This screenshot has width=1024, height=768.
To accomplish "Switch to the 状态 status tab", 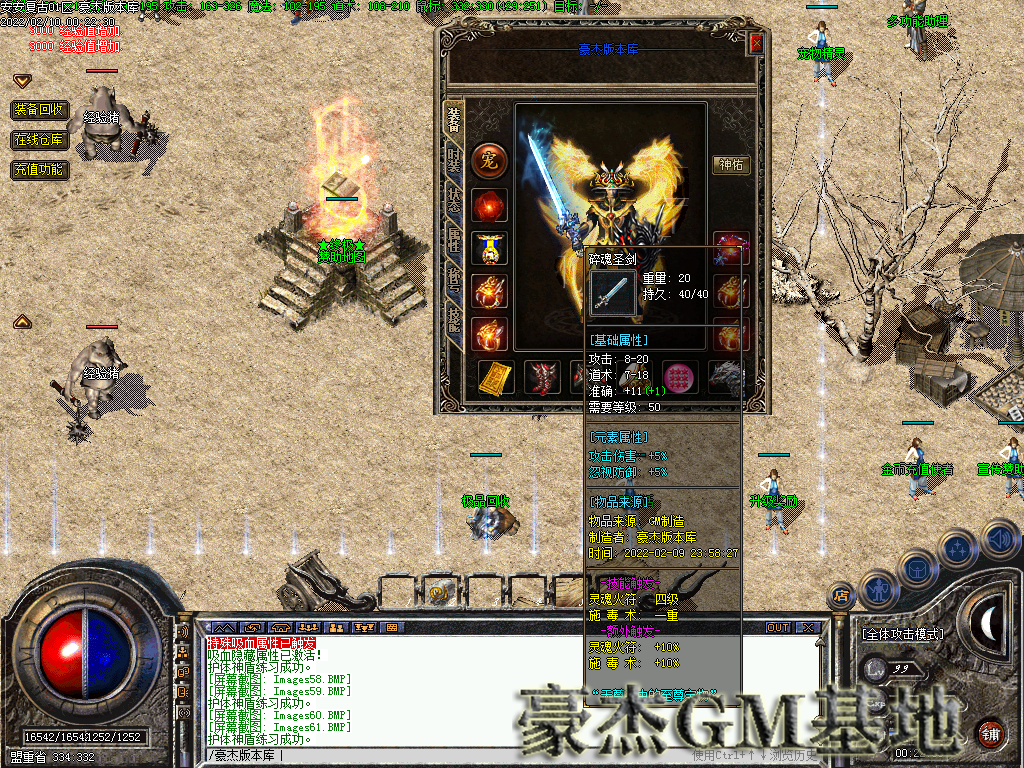I will click(454, 197).
